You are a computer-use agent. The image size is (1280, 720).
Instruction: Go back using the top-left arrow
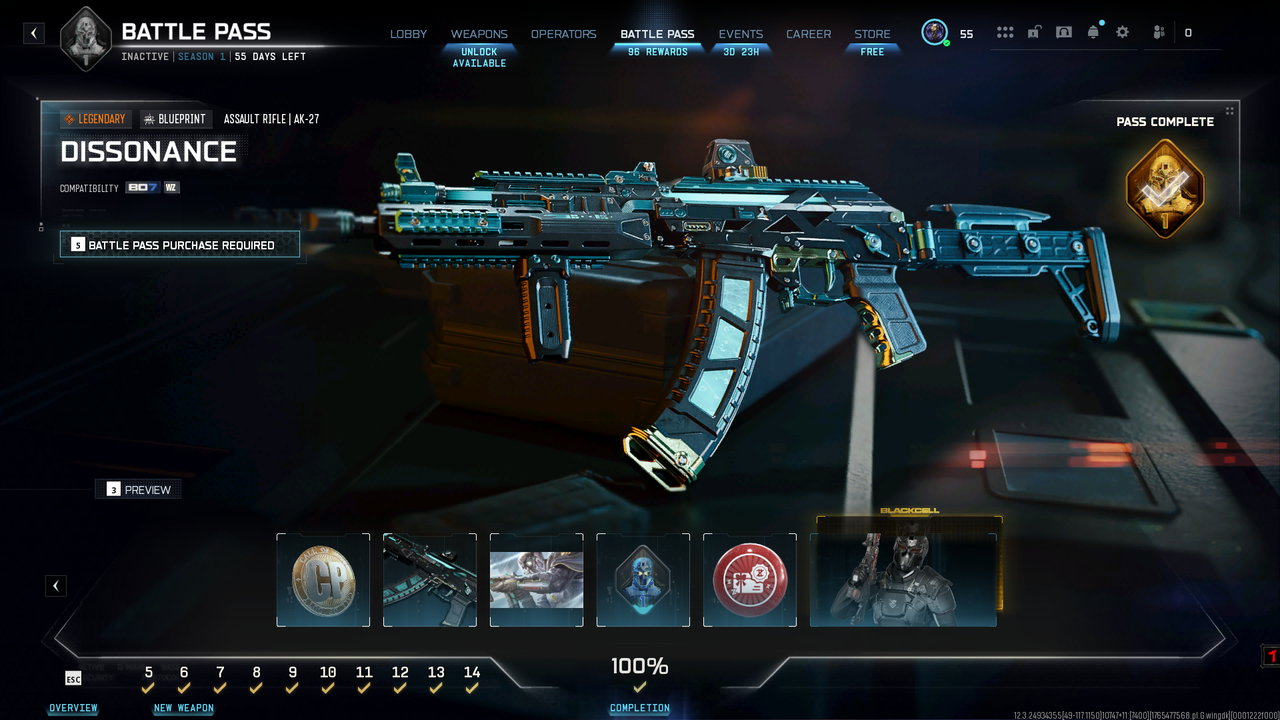point(34,33)
